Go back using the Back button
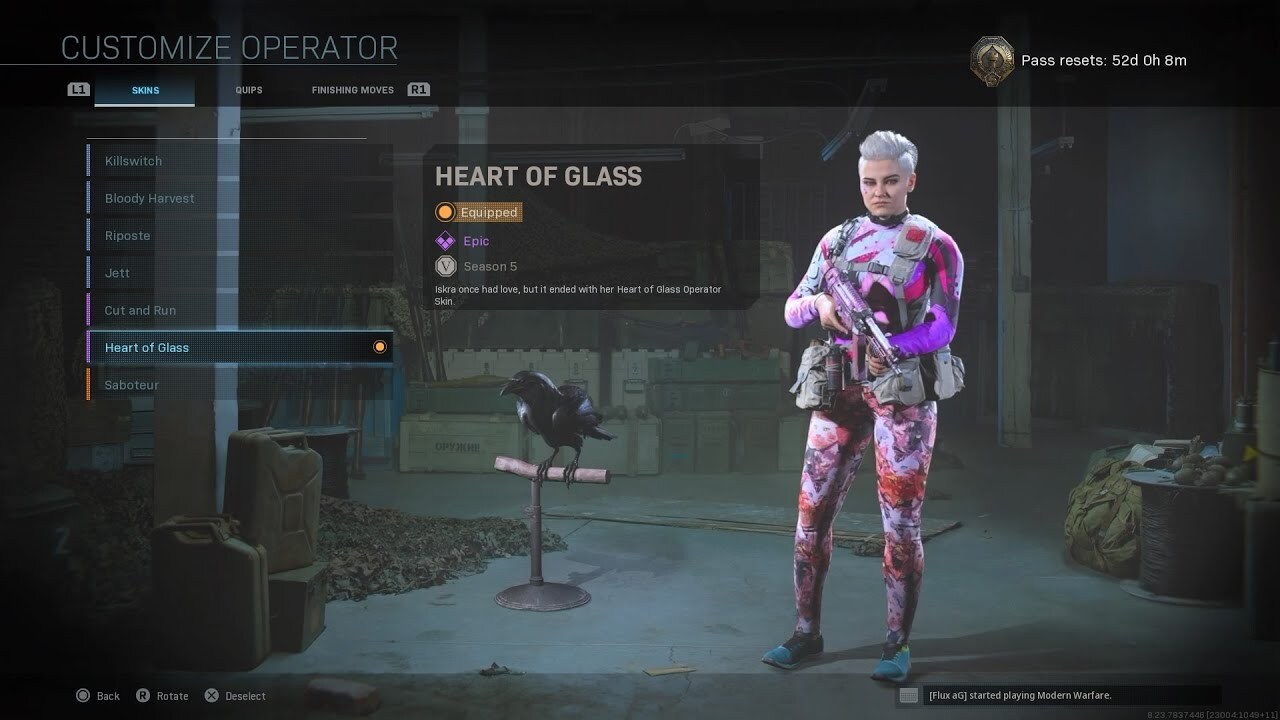This screenshot has width=1280, height=720. [x=98, y=696]
